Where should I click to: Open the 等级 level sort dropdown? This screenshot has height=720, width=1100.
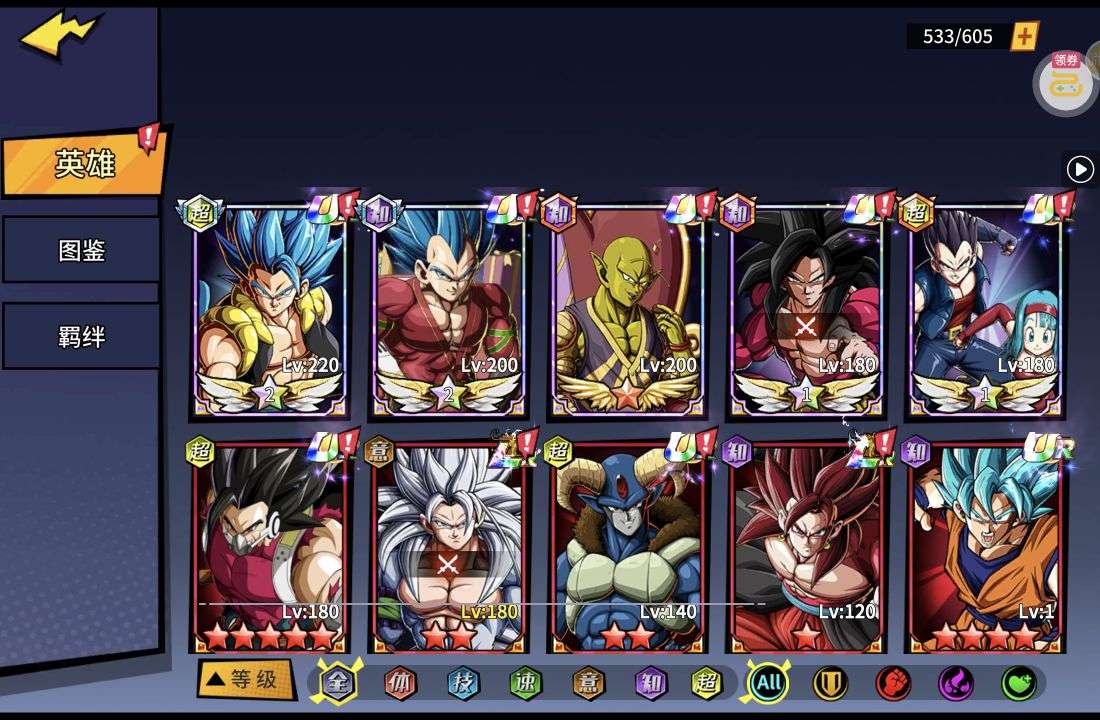(245, 680)
